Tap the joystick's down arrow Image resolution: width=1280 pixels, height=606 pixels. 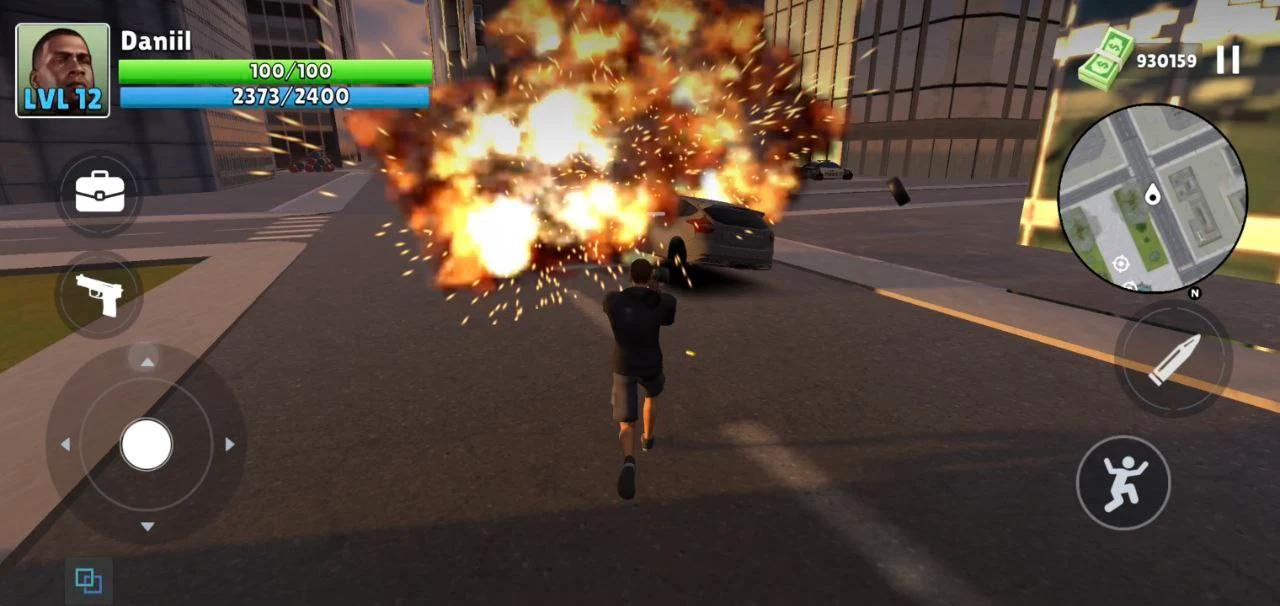(147, 527)
